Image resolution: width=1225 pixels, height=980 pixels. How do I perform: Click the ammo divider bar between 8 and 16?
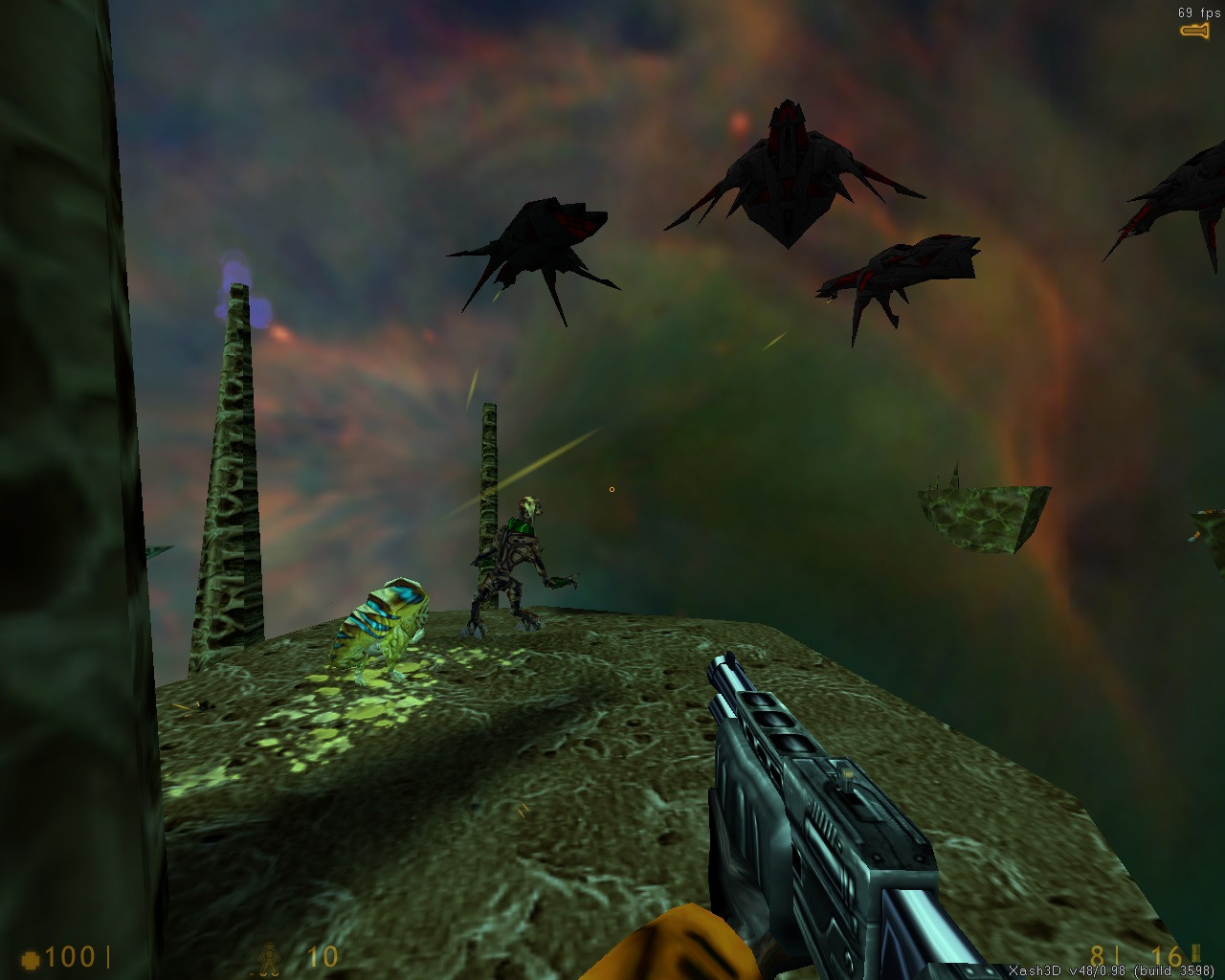click(x=1116, y=954)
